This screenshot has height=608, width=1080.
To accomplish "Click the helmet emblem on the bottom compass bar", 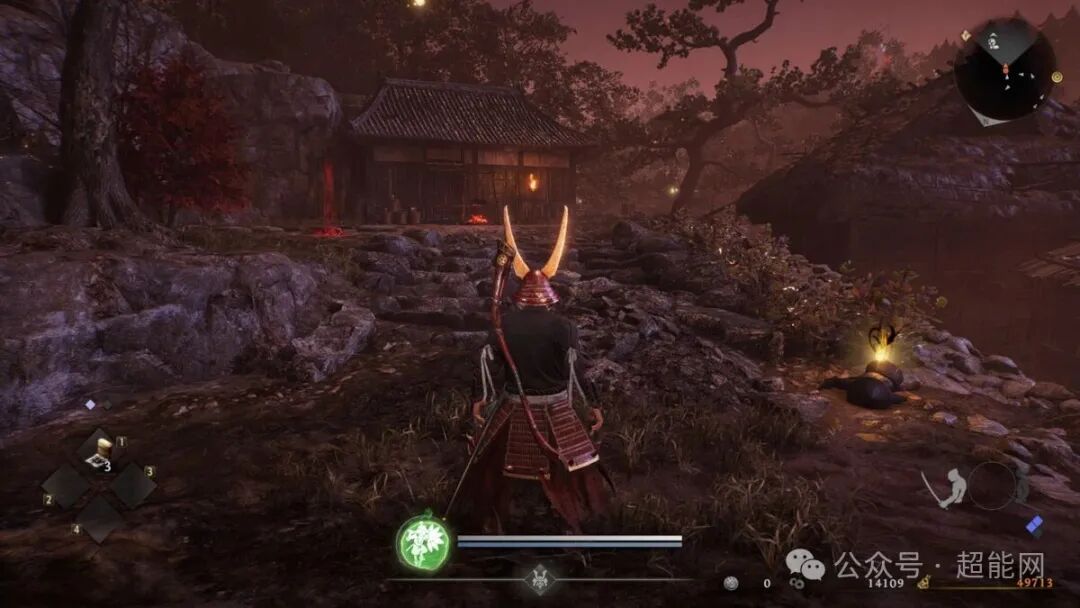I will (x=540, y=579).
